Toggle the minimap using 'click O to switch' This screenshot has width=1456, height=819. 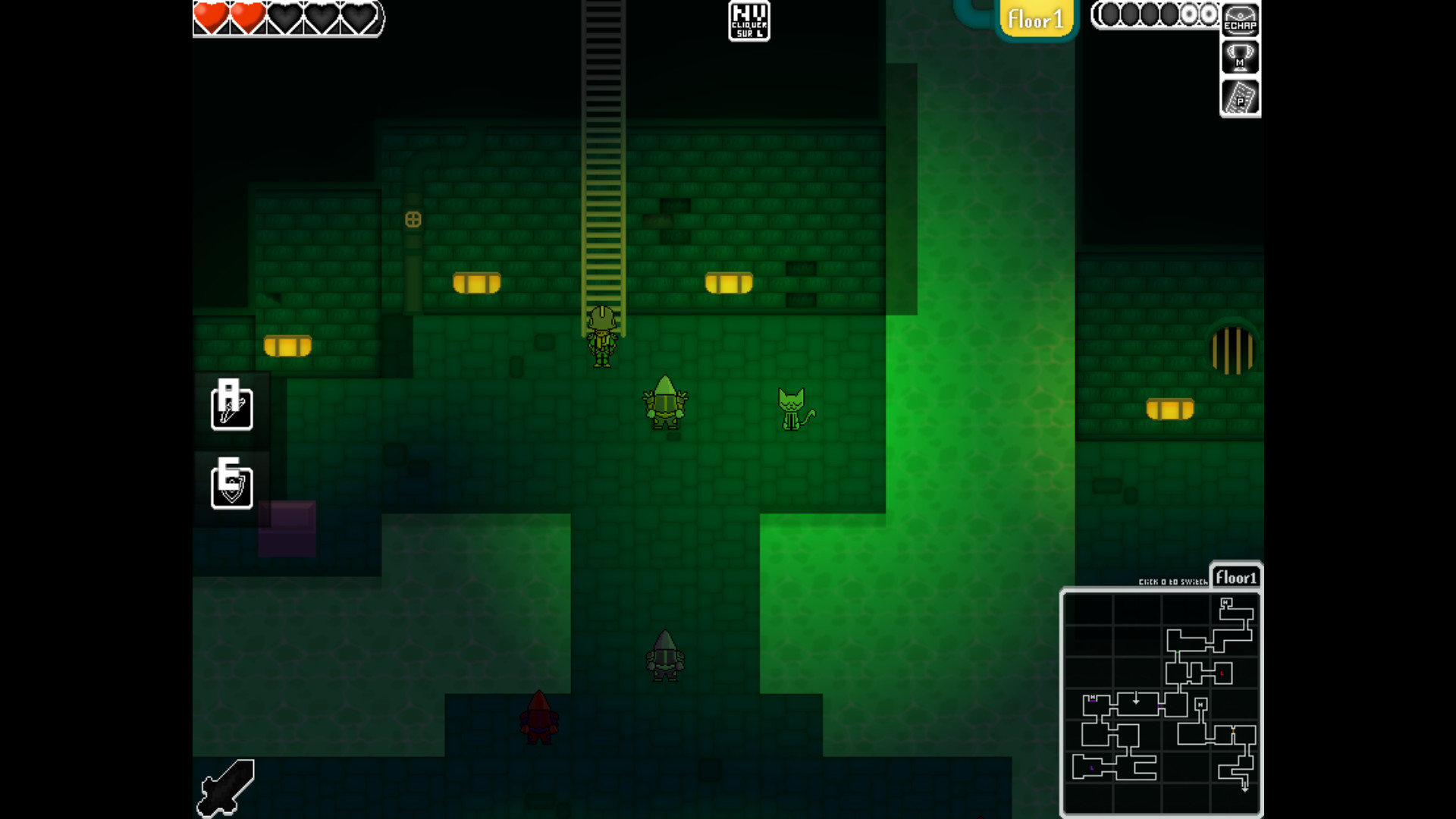[1174, 581]
